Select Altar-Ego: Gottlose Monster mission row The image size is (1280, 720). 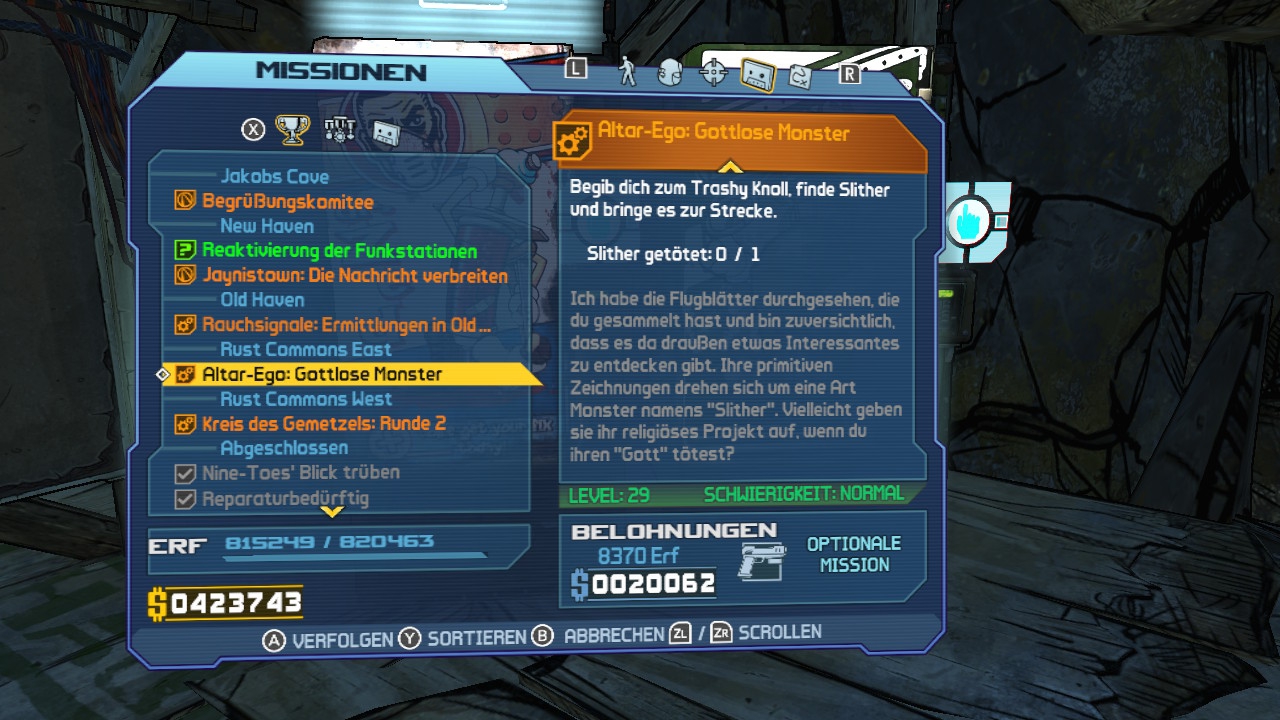(322, 374)
